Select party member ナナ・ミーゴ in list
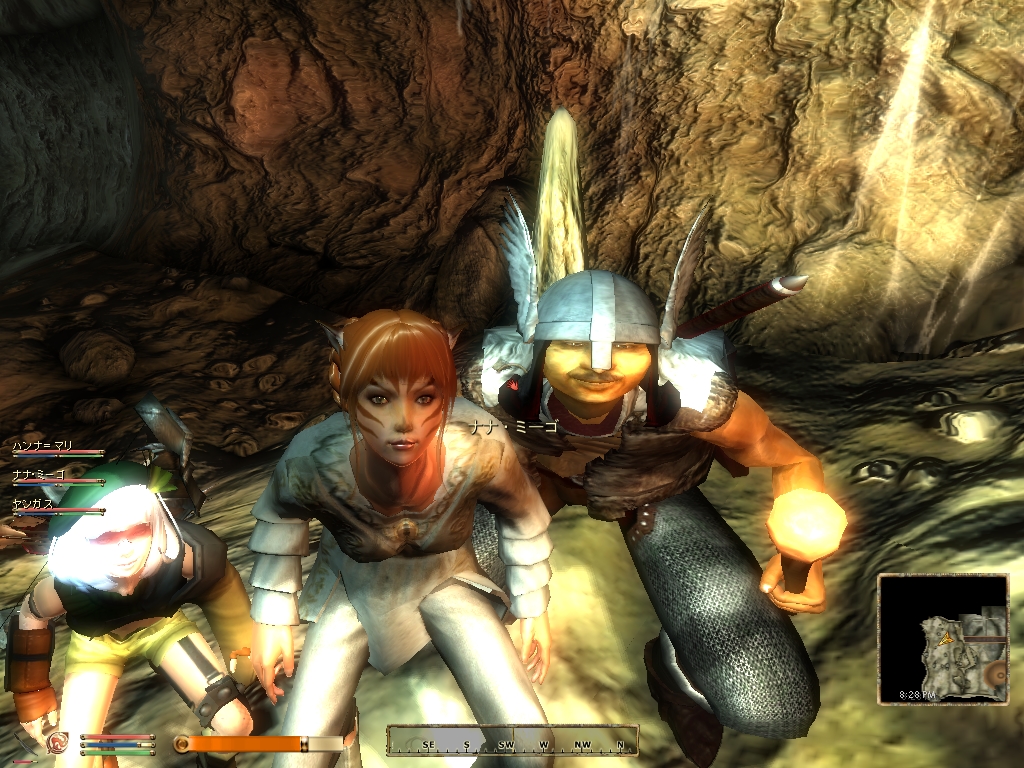Viewport: 1024px width, 768px height. click(x=40, y=474)
